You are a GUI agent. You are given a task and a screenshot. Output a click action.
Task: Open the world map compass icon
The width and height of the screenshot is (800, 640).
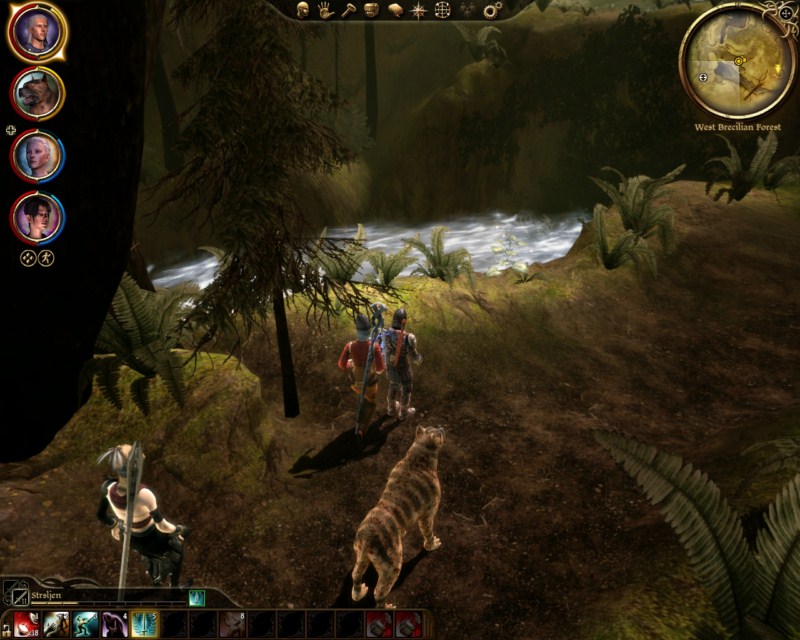[x=418, y=10]
